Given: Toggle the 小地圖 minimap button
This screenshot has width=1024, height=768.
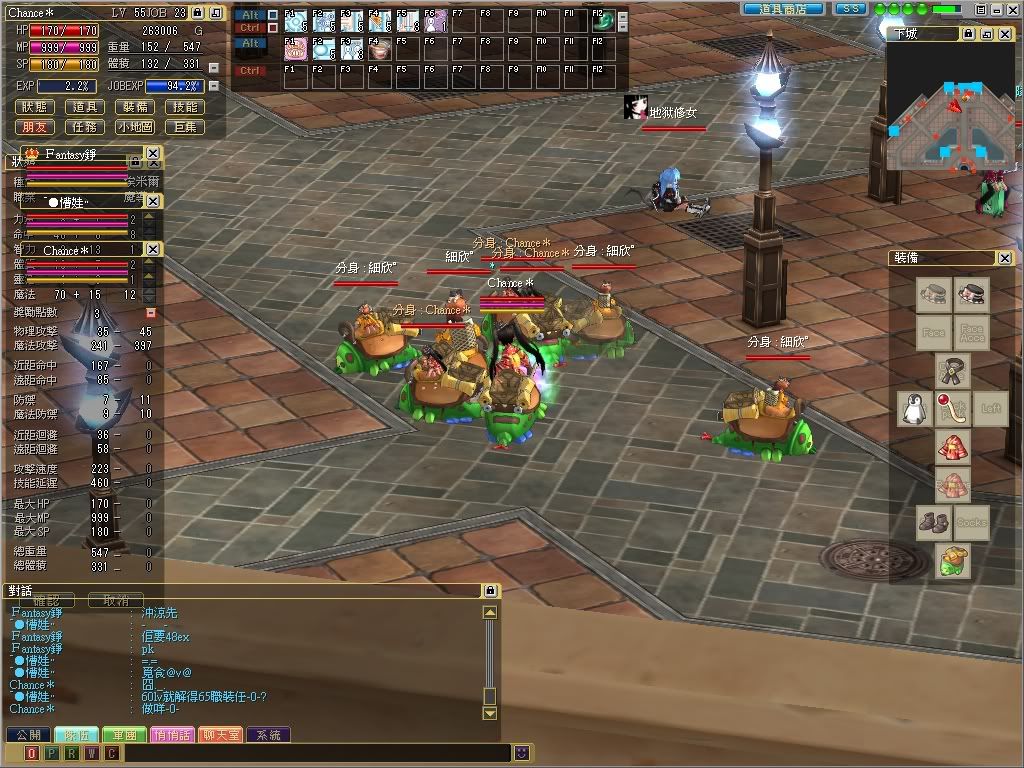Looking at the screenshot, I should (x=136, y=127).
